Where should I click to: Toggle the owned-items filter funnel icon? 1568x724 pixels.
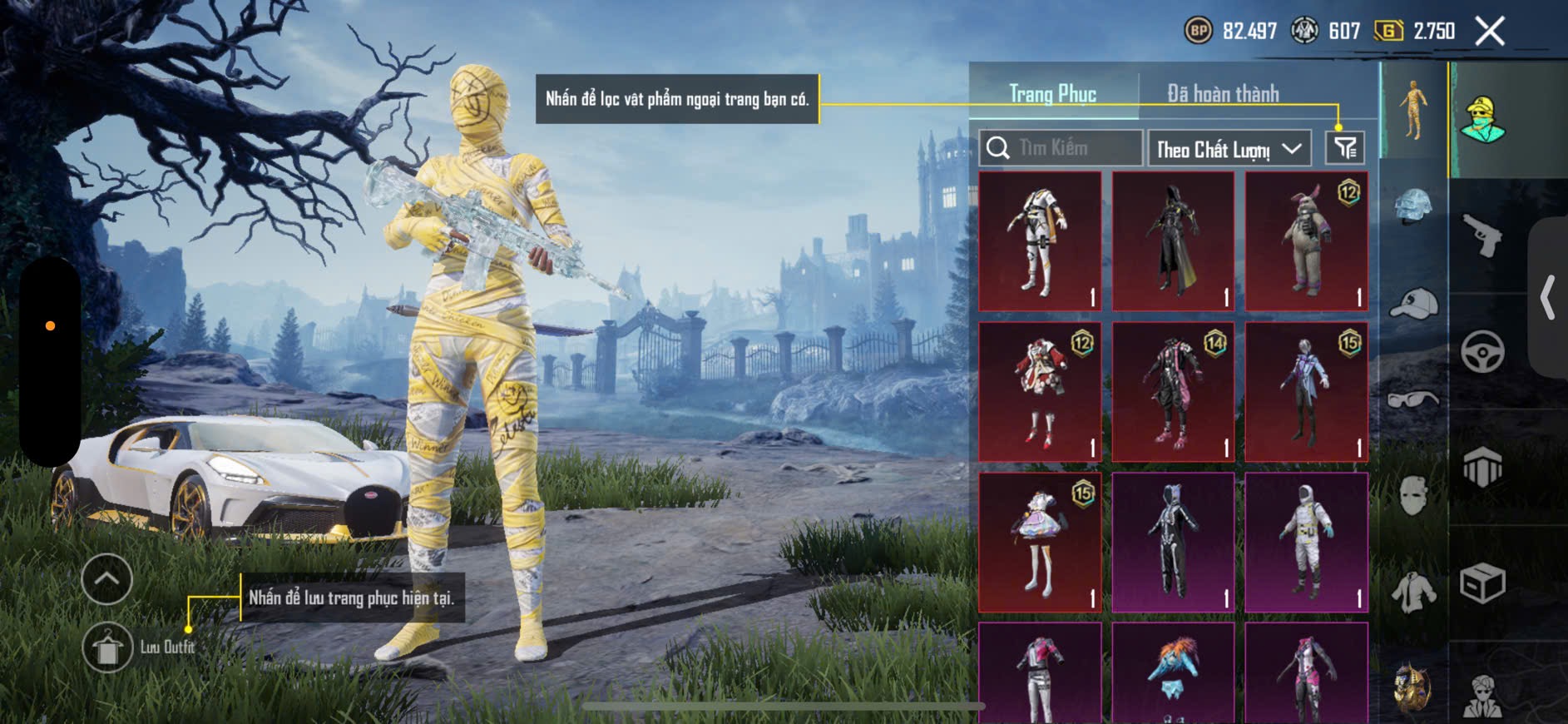1345,148
